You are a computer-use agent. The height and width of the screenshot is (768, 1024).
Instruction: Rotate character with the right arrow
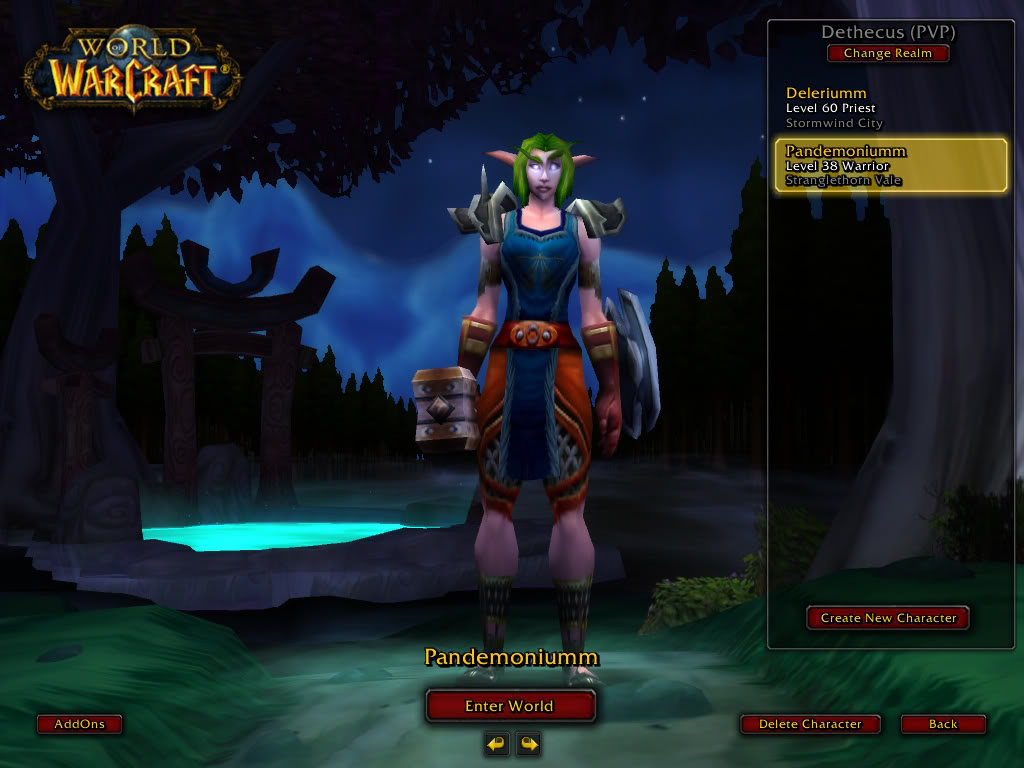pos(528,743)
